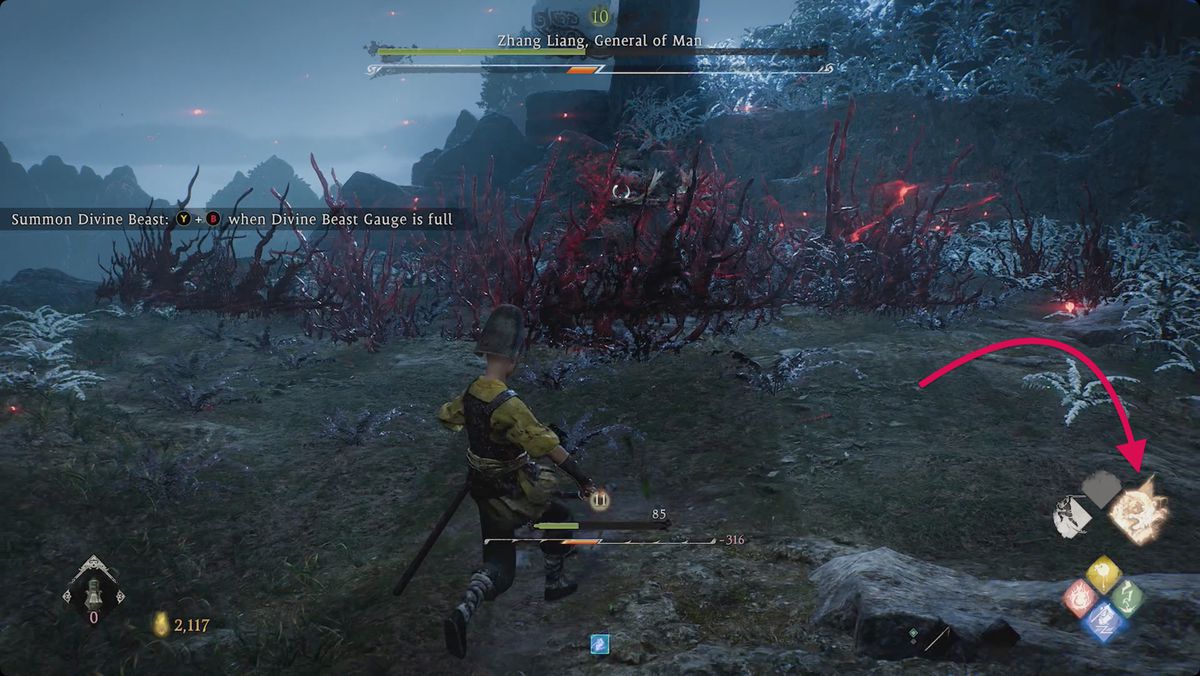Select the white warrior martial art icon
This screenshot has width=1200, height=676.
click(1071, 516)
